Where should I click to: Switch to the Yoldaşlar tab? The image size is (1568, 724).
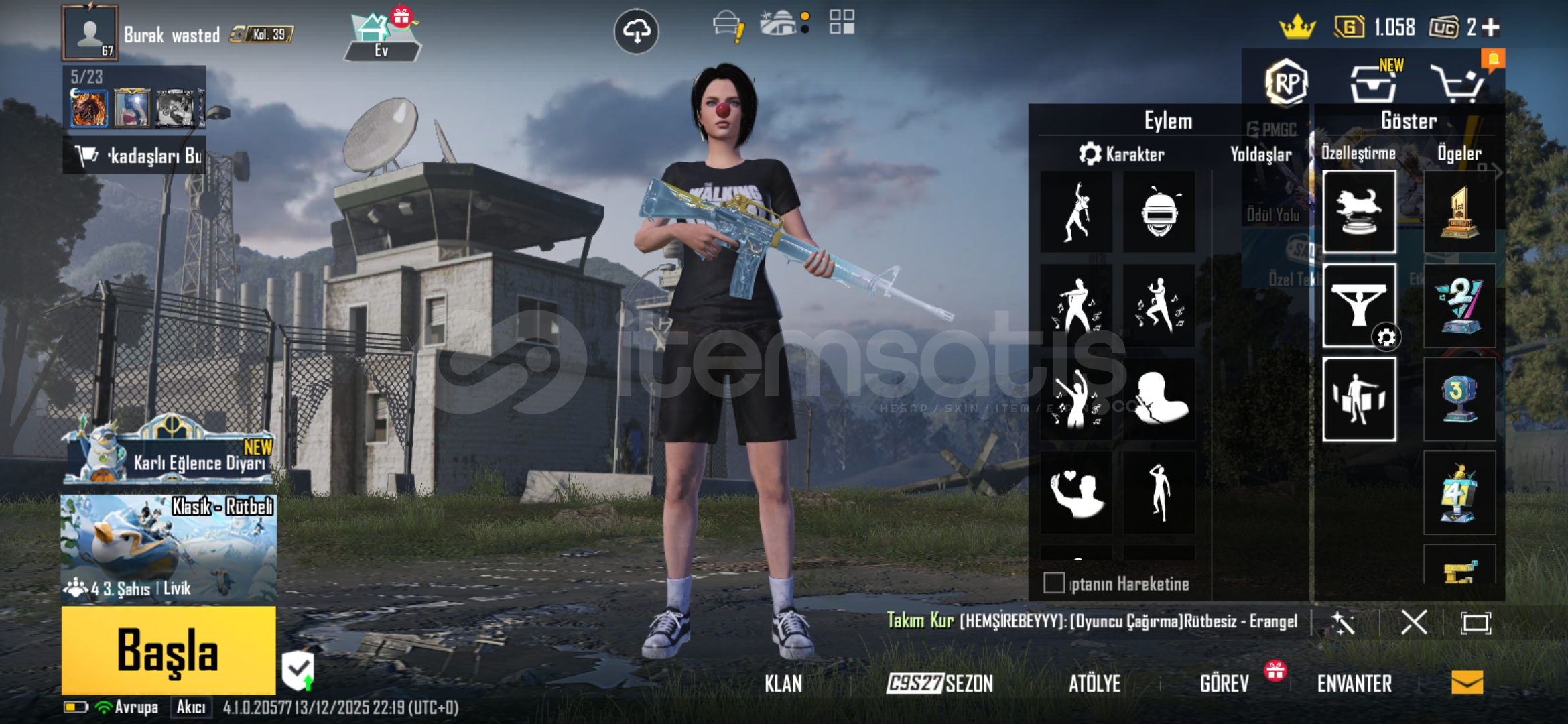1260,154
